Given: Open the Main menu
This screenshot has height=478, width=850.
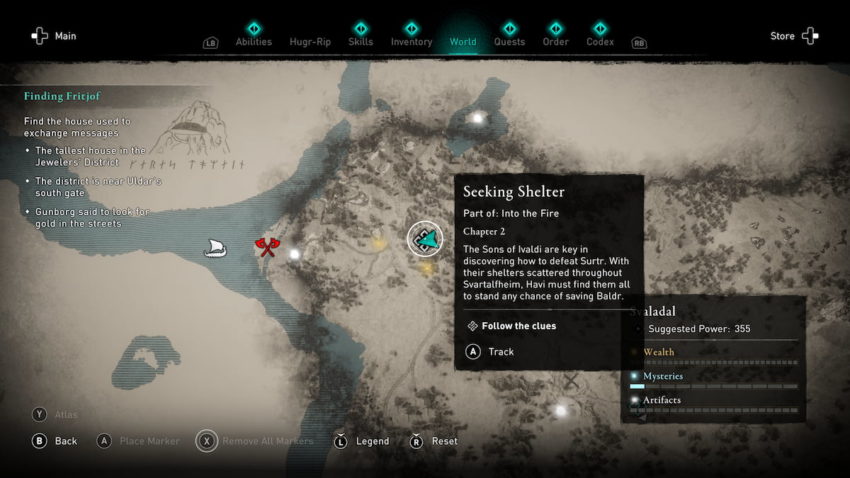Looking at the screenshot, I should (53, 36).
